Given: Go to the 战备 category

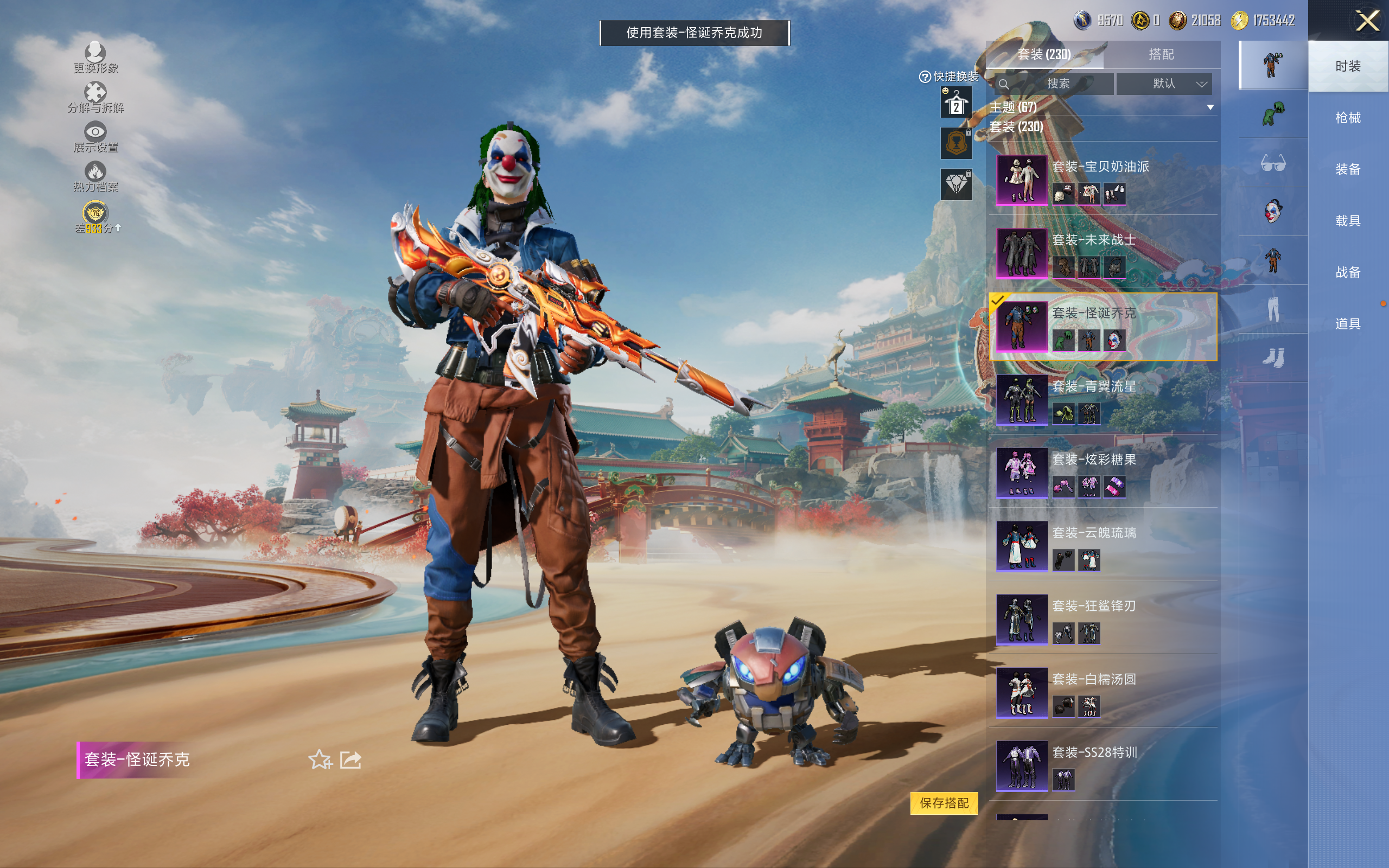Looking at the screenshot, I should point(1347,272).
